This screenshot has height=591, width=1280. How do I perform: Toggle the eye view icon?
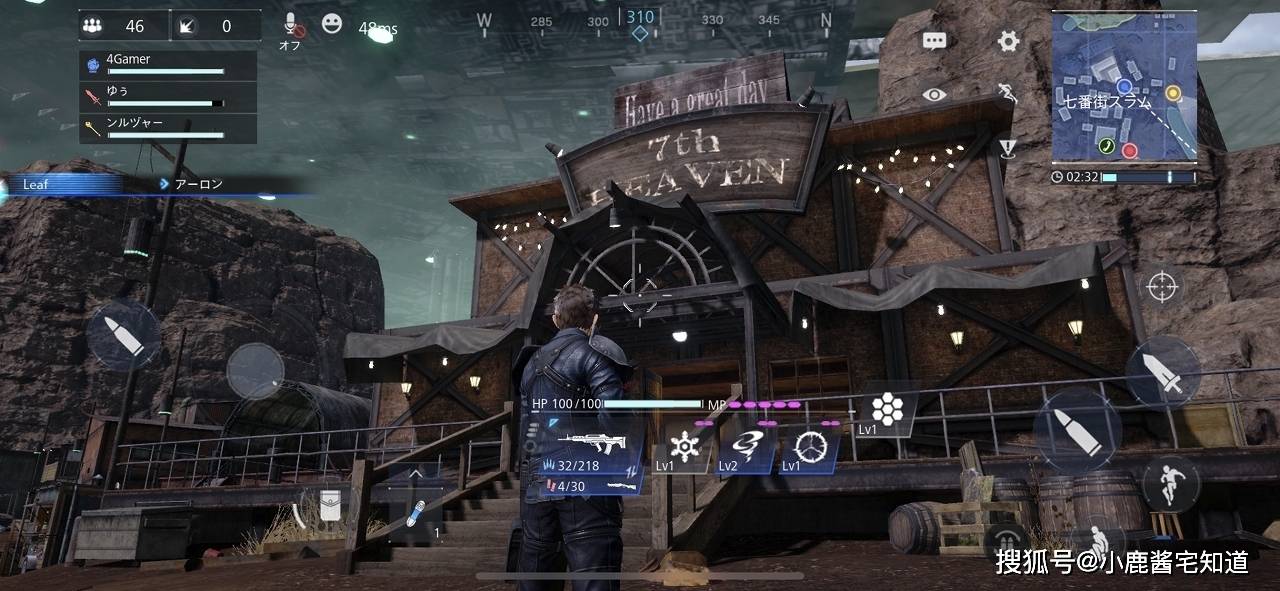coord(935,95)
